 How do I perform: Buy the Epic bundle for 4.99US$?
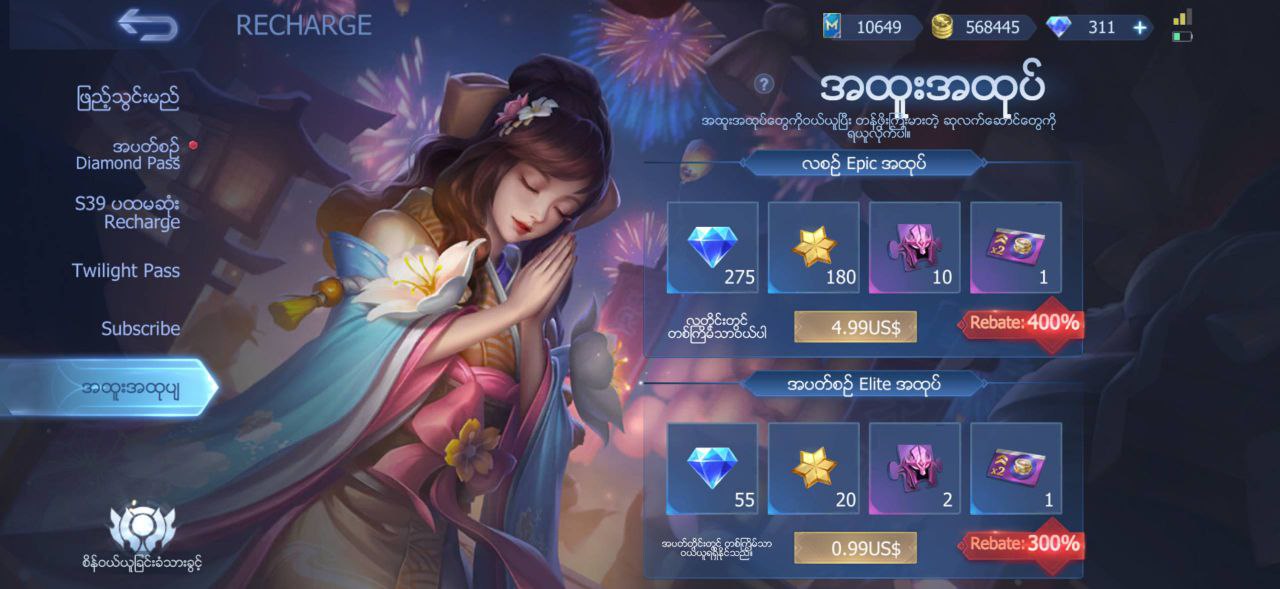854,327
